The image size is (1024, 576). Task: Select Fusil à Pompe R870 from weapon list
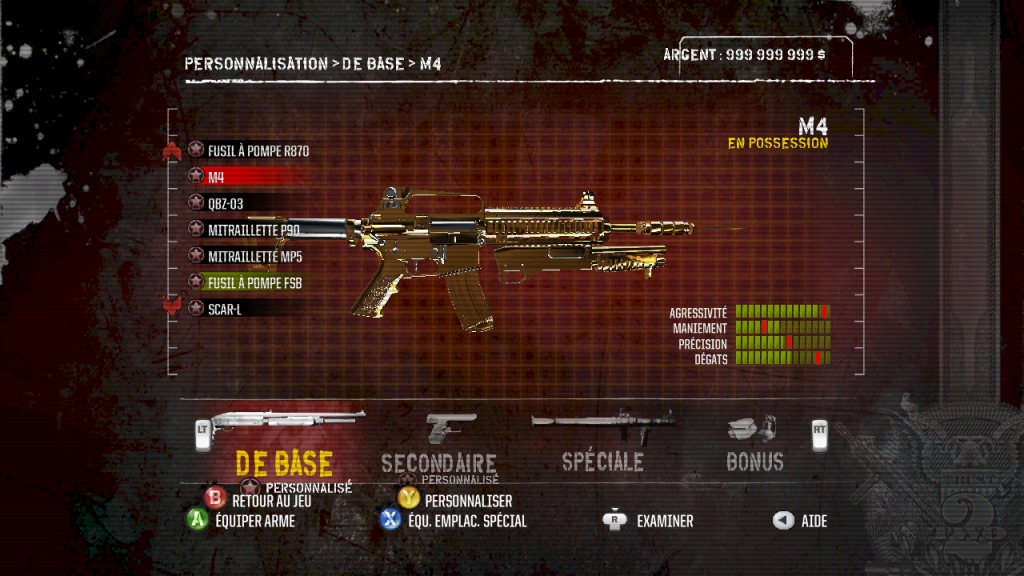(x=258, y=151)
